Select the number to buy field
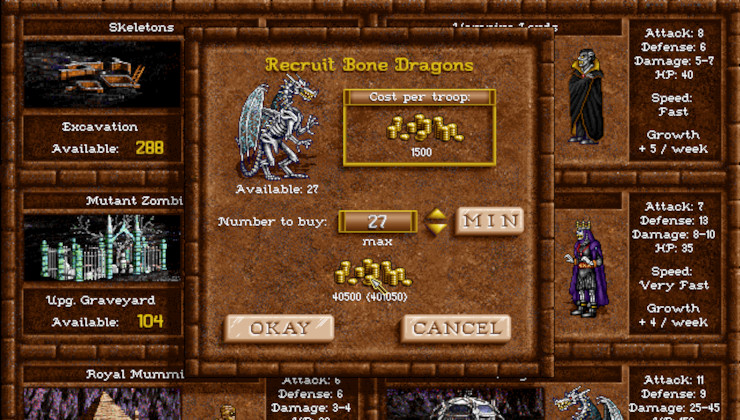This screenshot has width=740, height=420. point(378,221)
